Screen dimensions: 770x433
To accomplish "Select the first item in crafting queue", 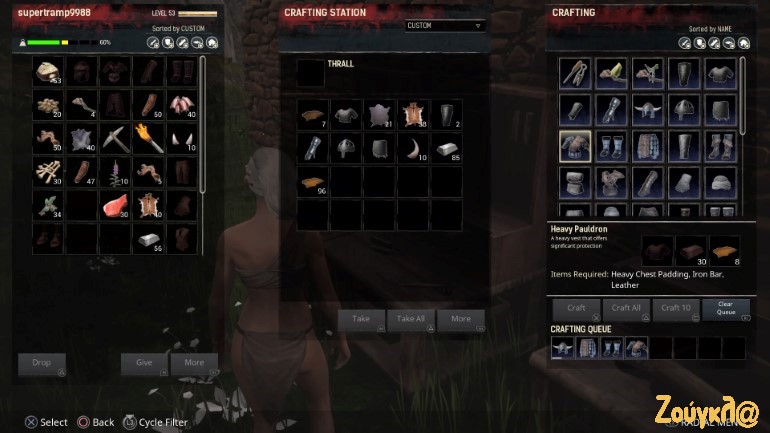I will coord(563,348).
